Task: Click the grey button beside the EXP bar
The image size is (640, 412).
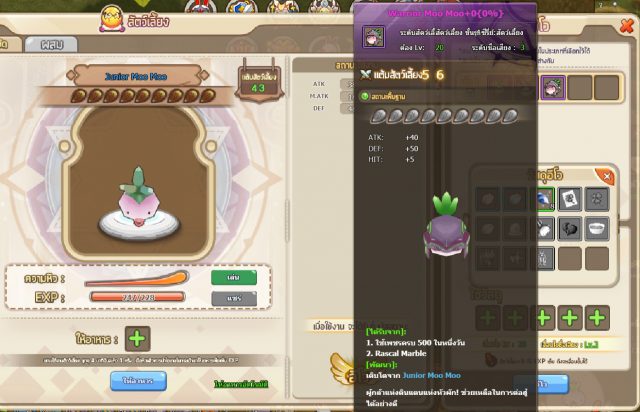Action: (233, 297)
